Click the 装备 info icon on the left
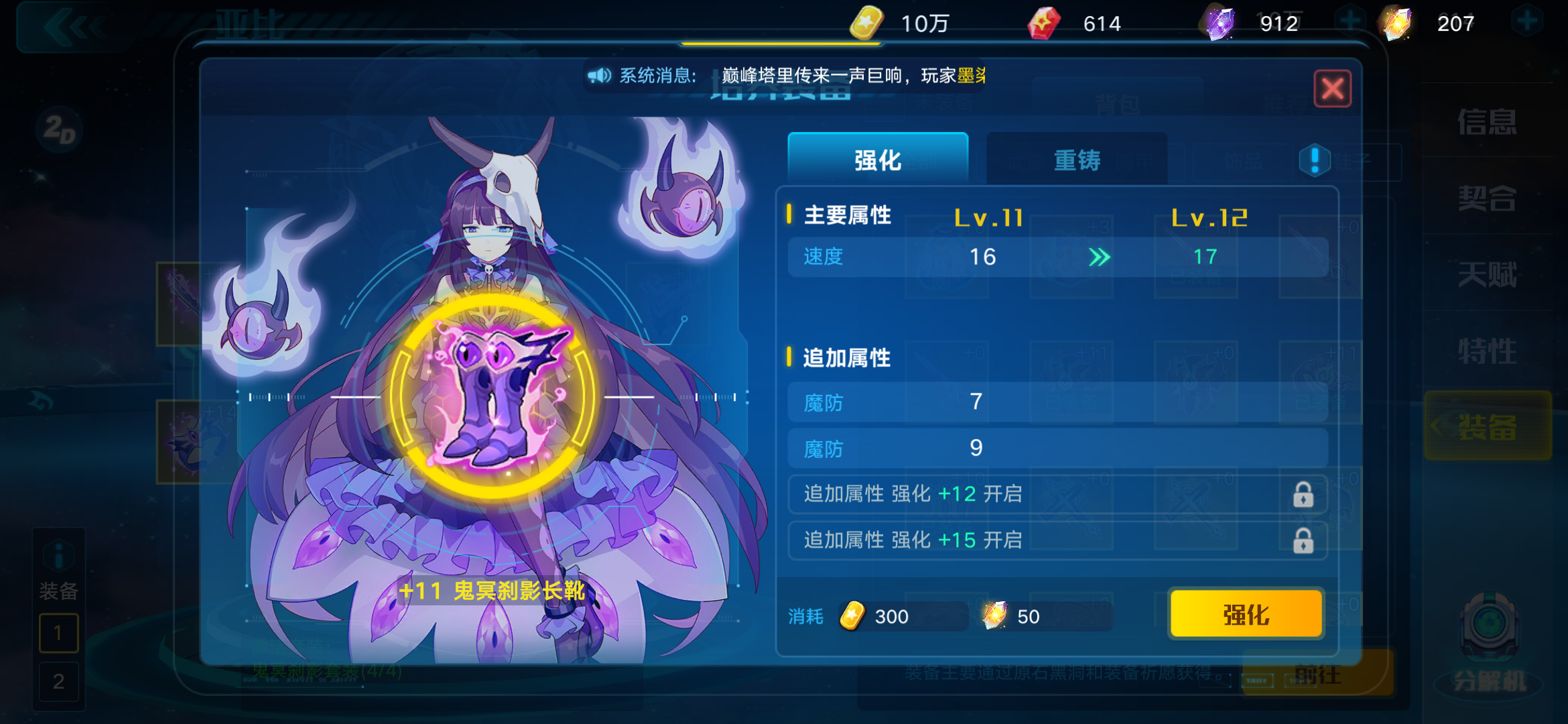This screenshot has width=1568, height=724. click(59, 554)
